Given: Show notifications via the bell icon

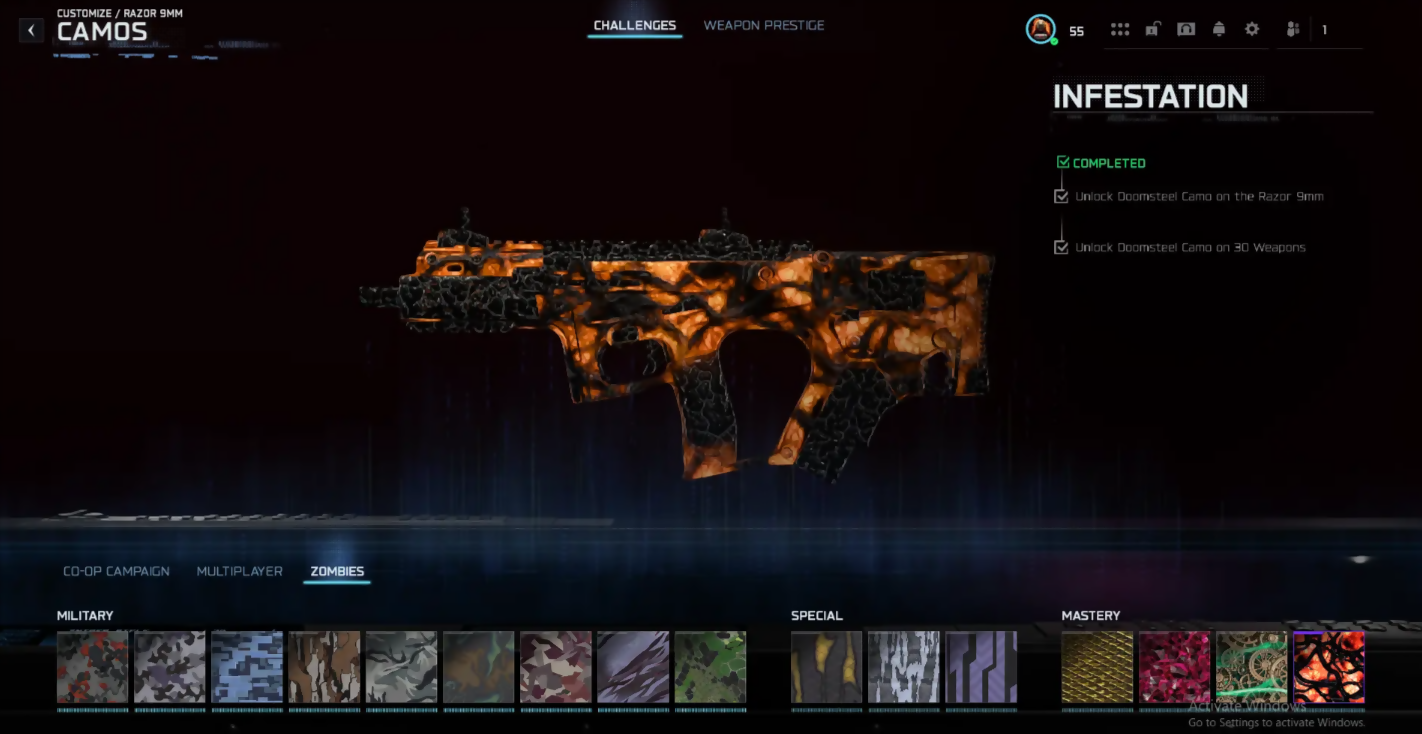Looking at the screenshot, I should (x=1218, y=29).
